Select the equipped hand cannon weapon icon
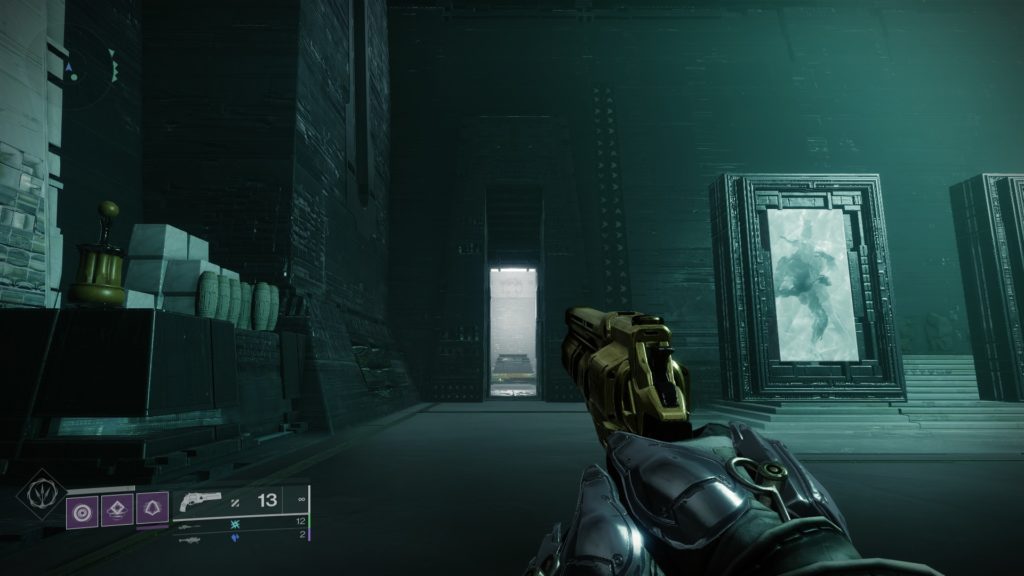The height and width of the screenshot is (576, 1024). (200, 502)
